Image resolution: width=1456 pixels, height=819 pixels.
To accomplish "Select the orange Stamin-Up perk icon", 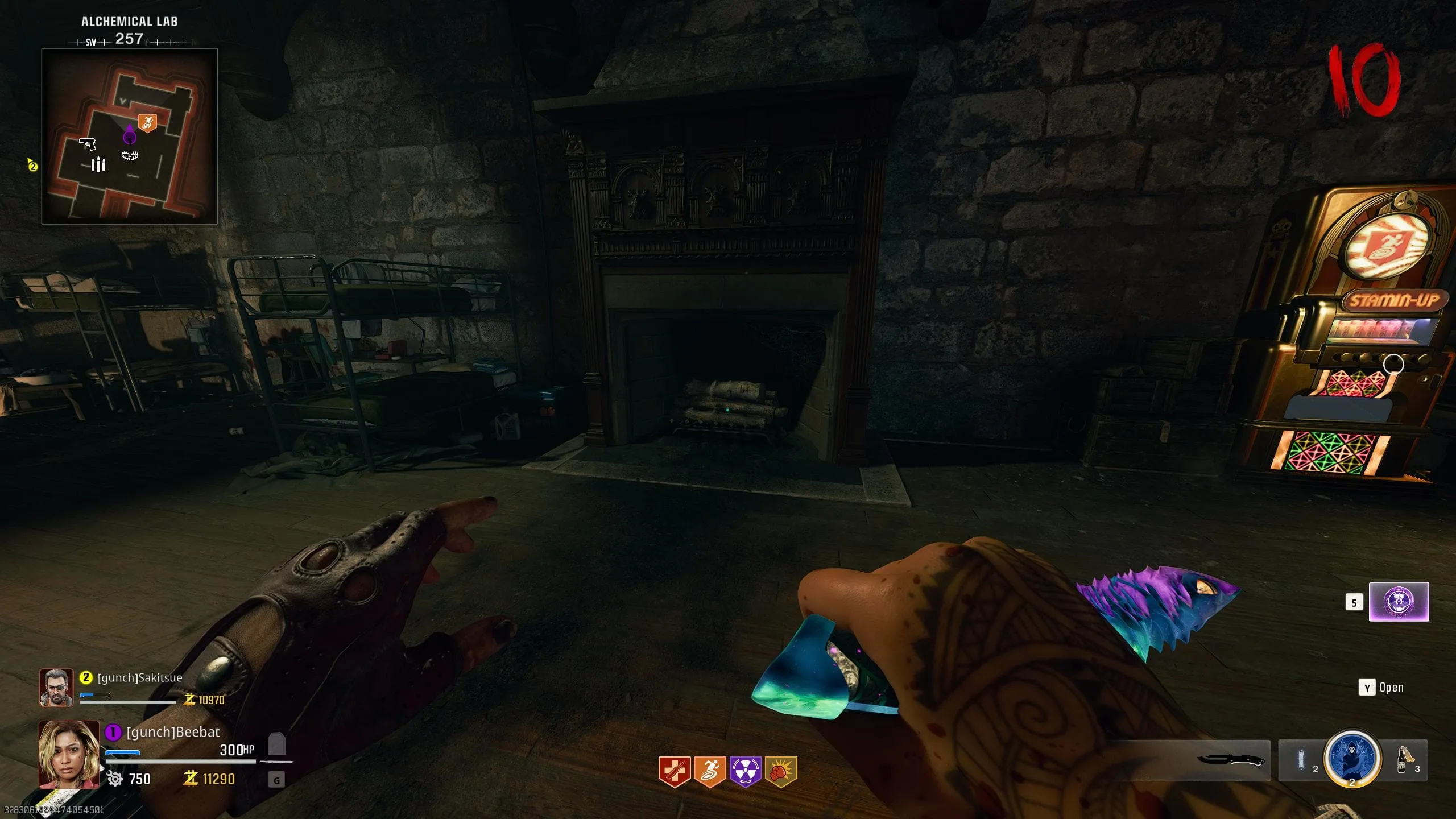I will coord(710,771).
